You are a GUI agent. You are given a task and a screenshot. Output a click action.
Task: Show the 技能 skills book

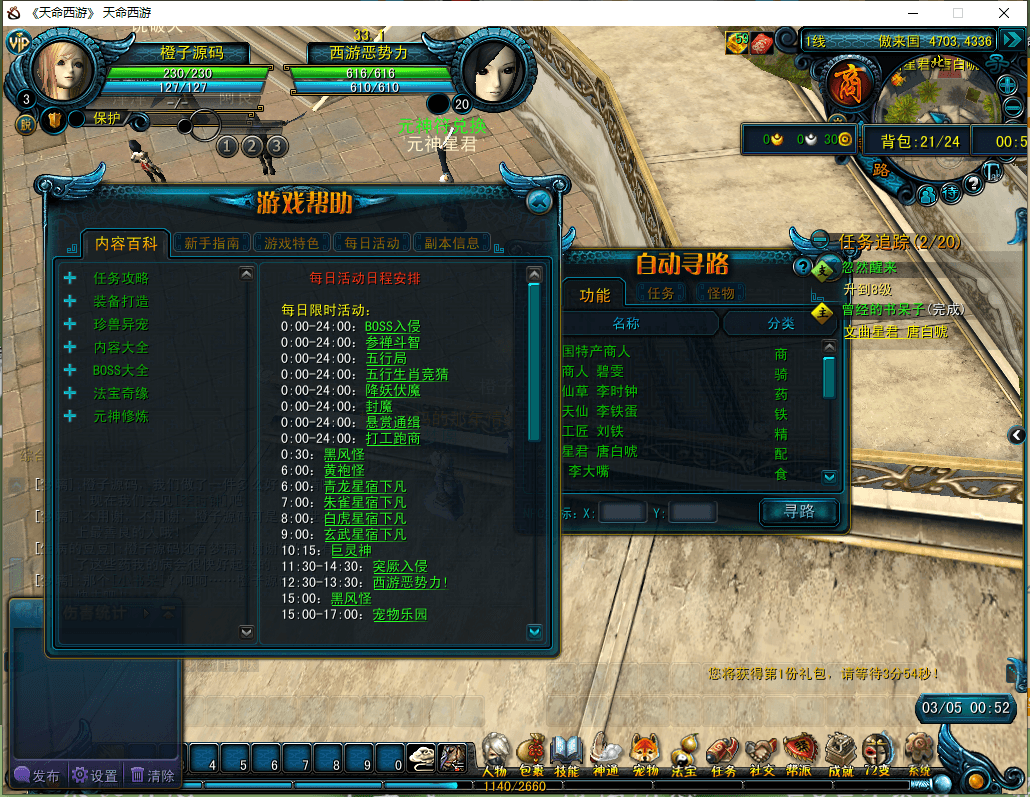click(567, 752)
